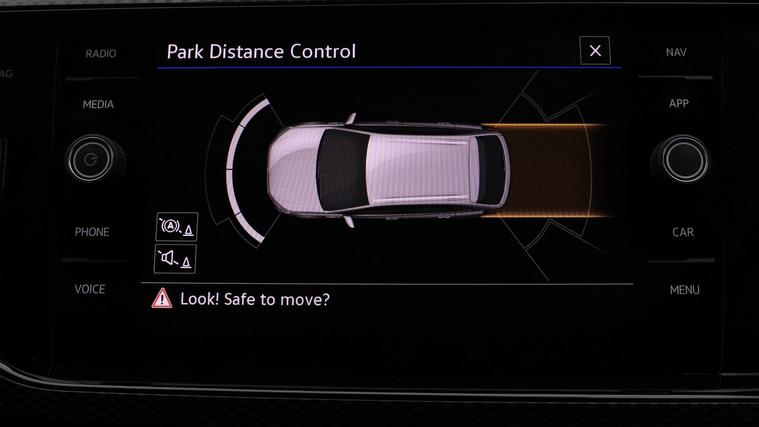Open NAV navigation
The width and height of the screenshot is (759, 427).
coord(676,52)
